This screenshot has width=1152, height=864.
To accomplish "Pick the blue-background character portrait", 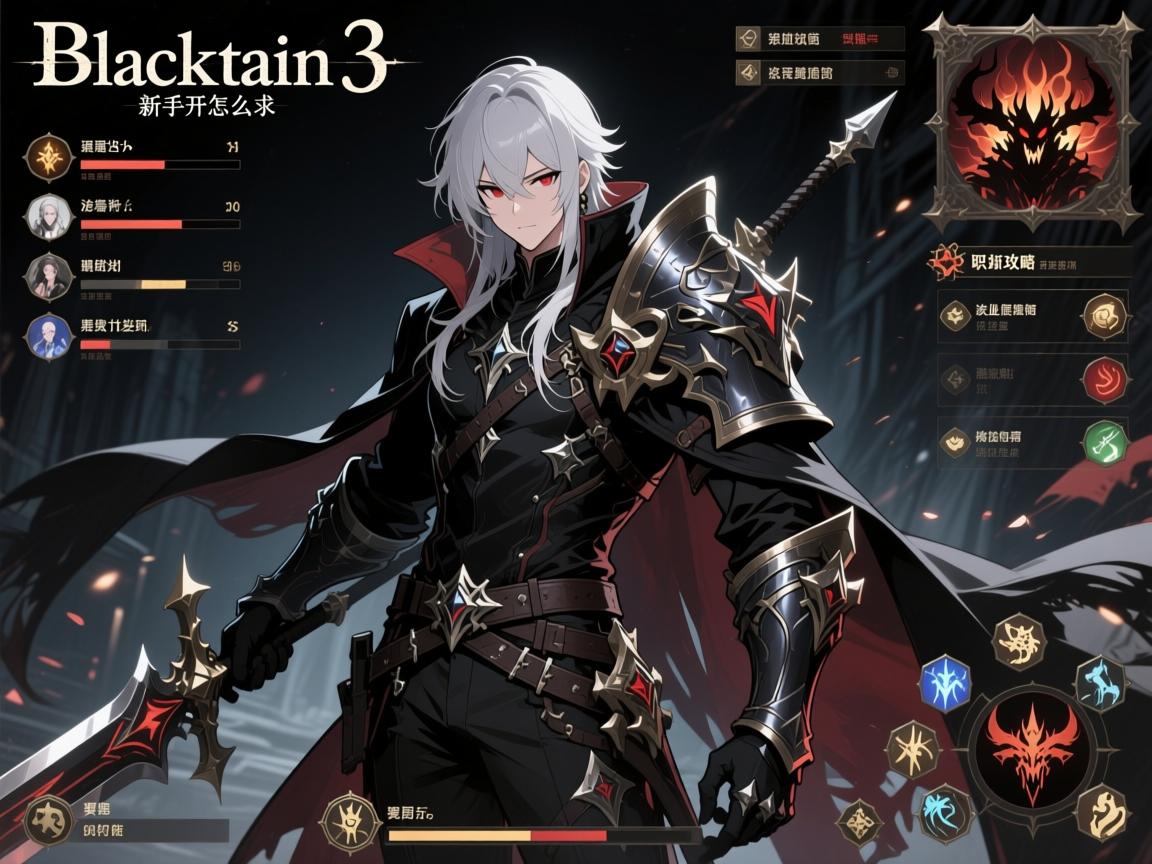I will coord(49,335).
